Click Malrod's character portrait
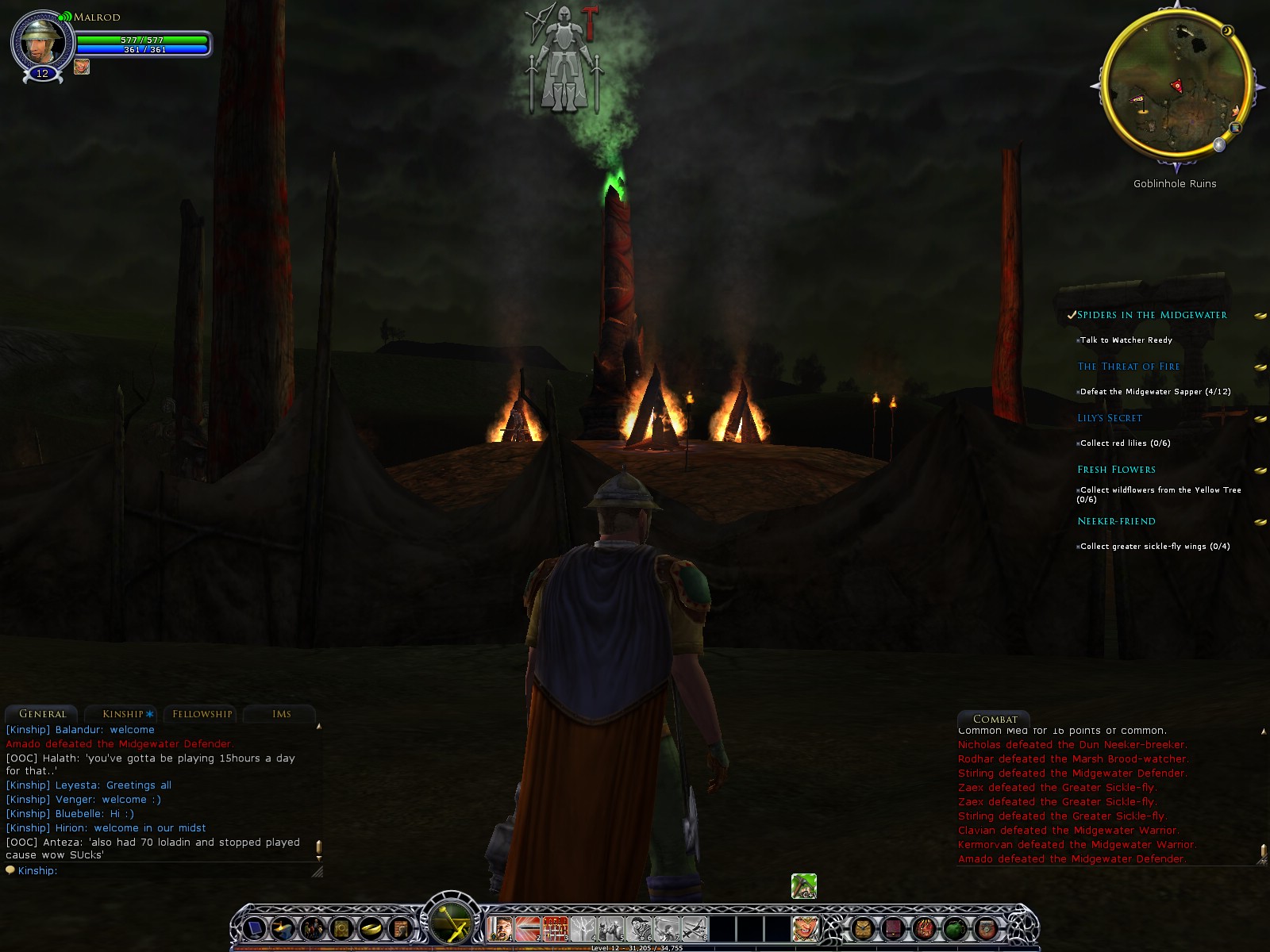This screenshot has height=952, width=1270. 40,42
